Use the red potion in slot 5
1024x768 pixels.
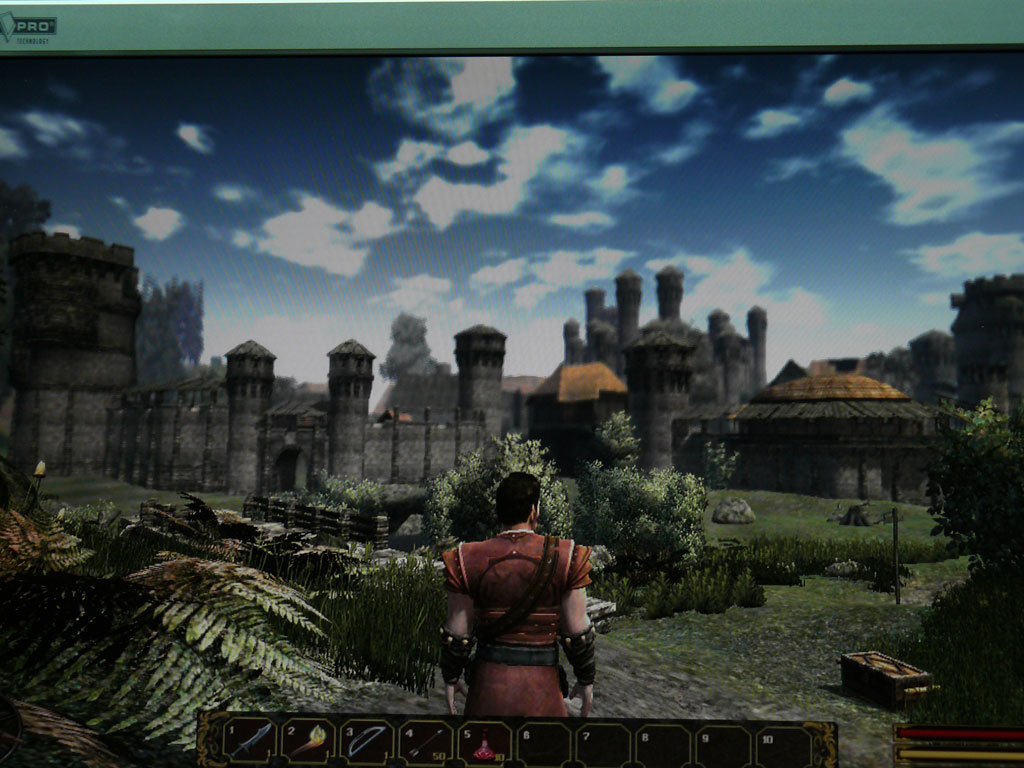[485, 745]
